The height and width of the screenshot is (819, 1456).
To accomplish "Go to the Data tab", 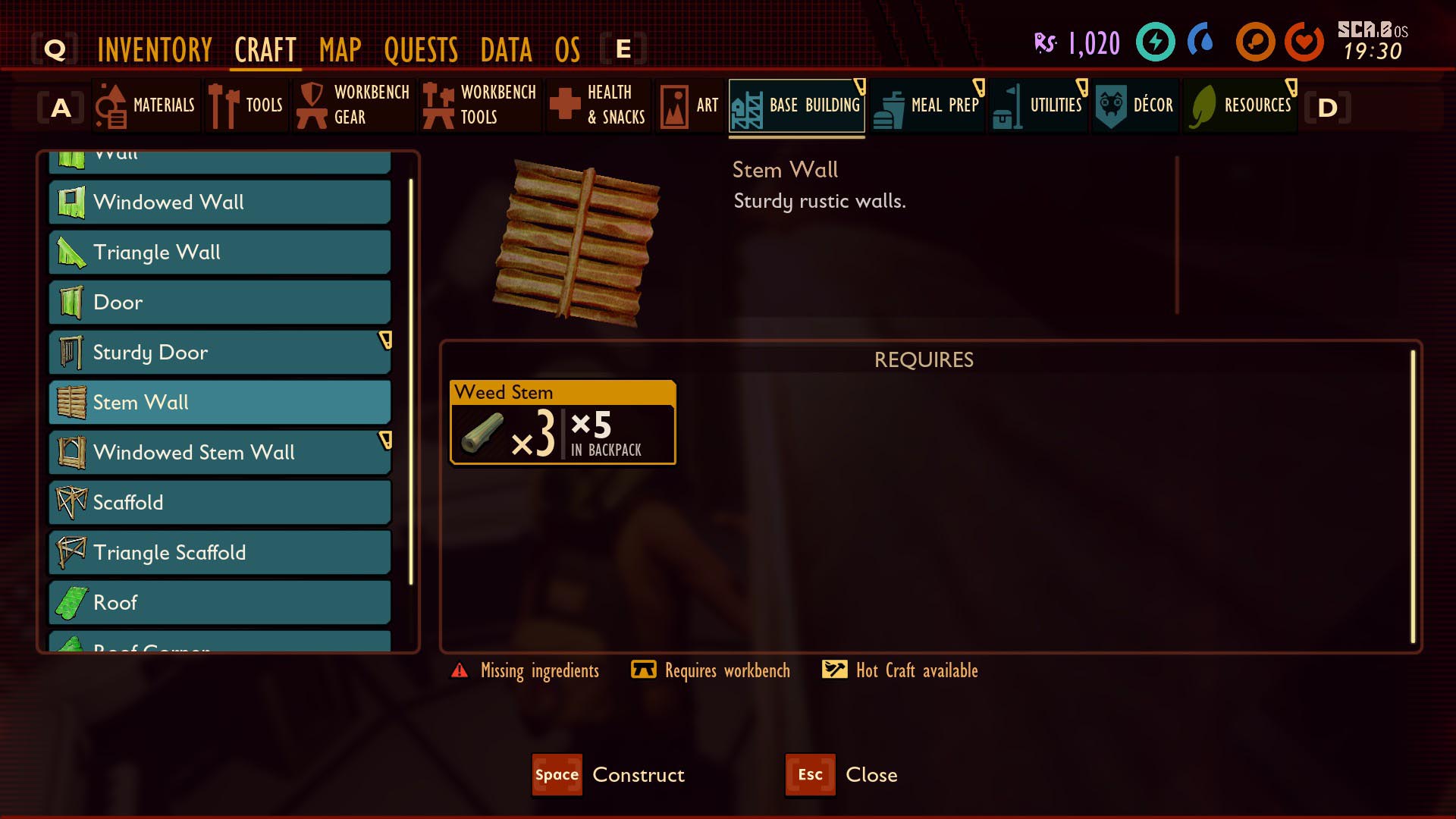I will pyautogui.click(x=507, y=50).
